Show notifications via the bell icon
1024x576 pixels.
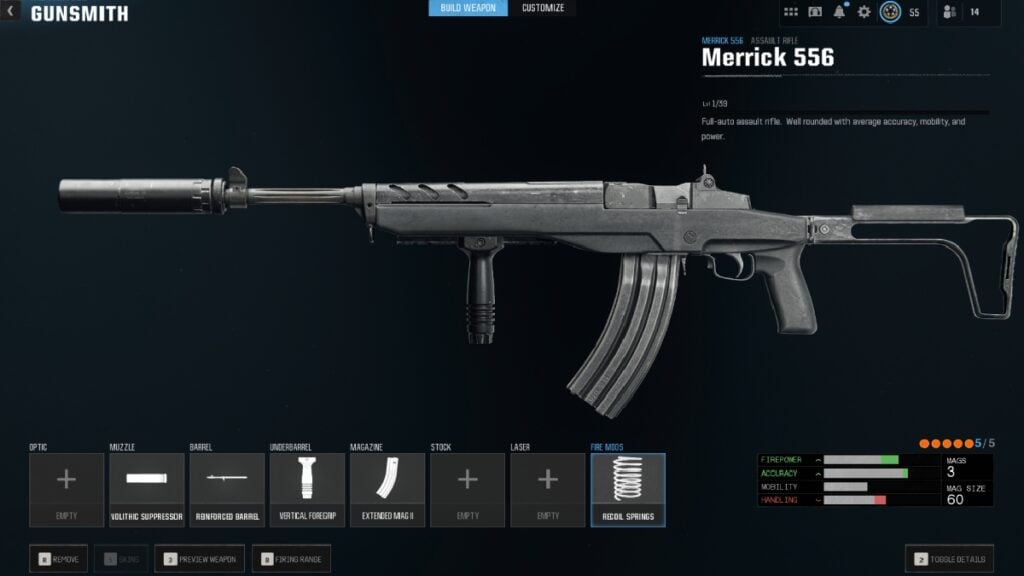pos(840,12)
